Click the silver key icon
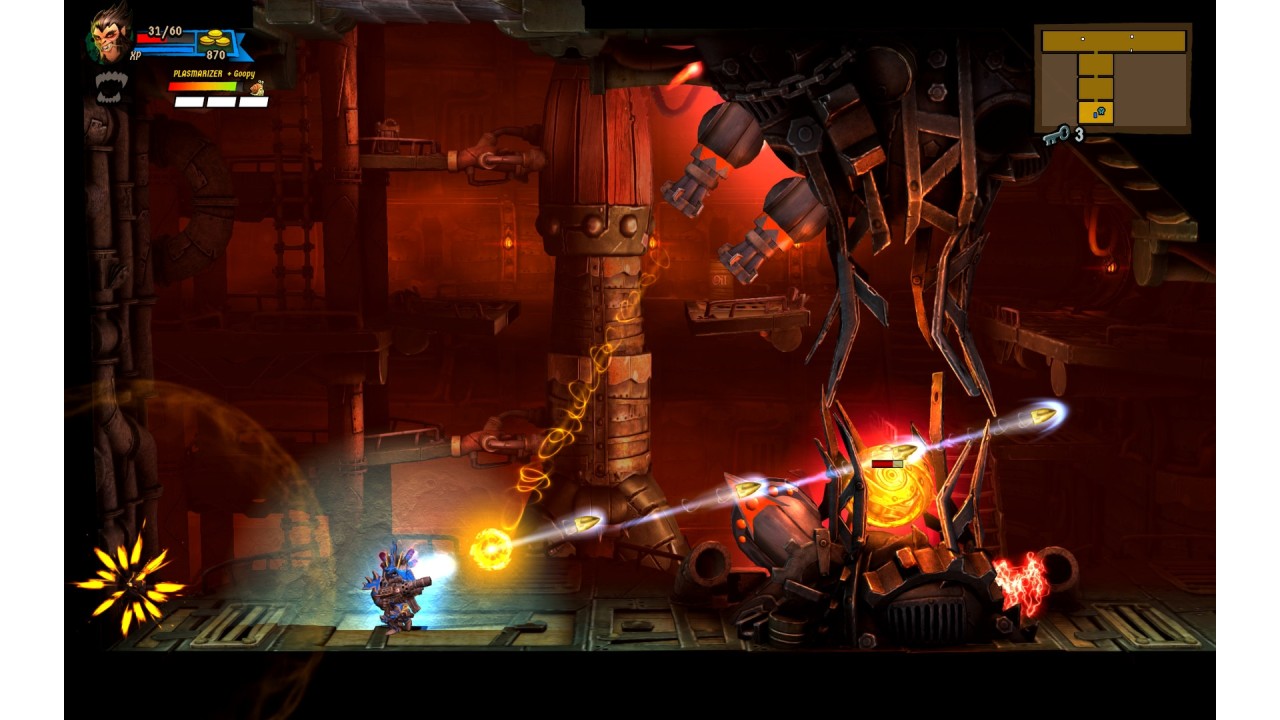Viewport: 1280px width, 720px height. (x=1055, y=135)
